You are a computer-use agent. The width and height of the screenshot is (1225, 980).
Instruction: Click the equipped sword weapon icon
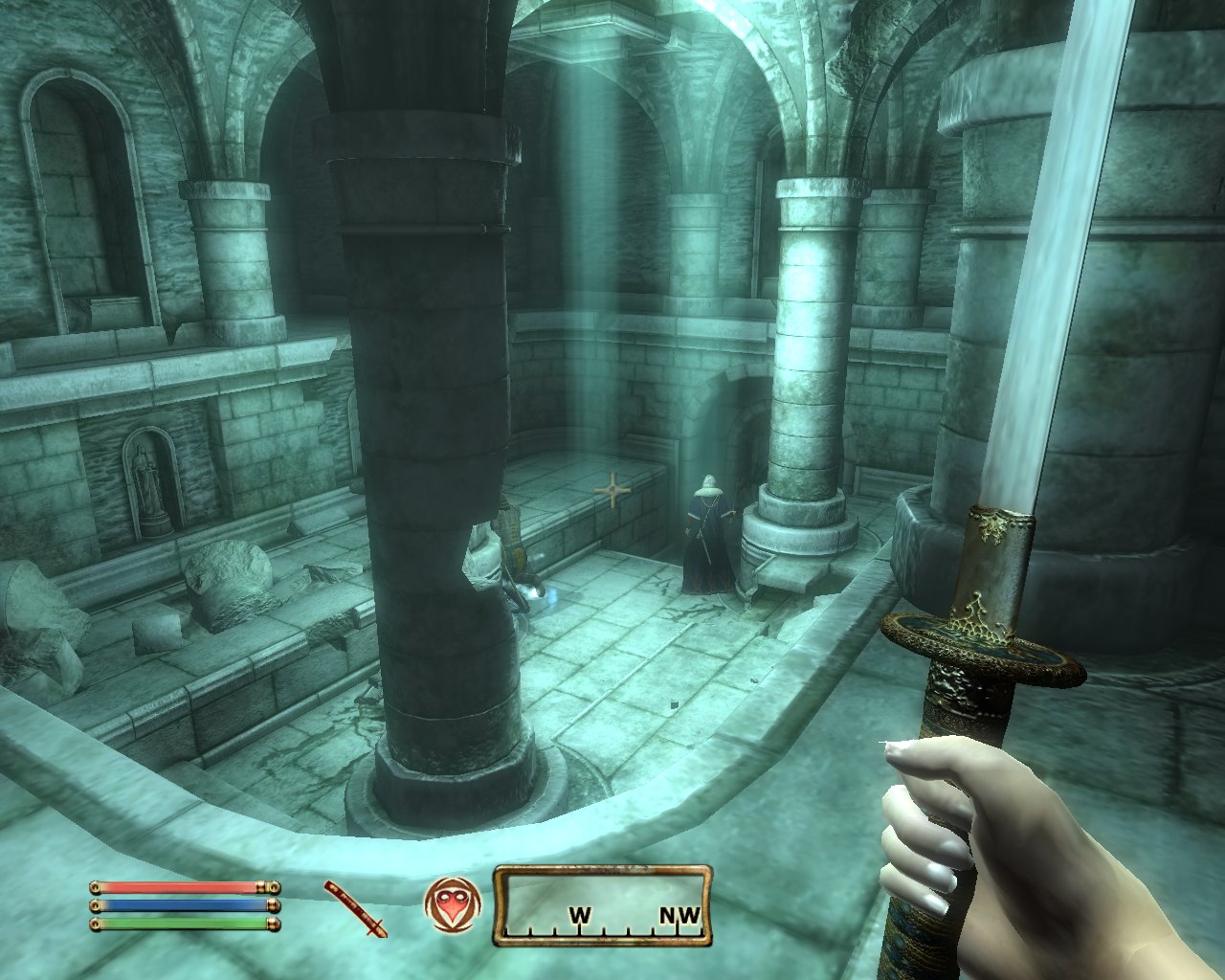(x=355, y=908)
